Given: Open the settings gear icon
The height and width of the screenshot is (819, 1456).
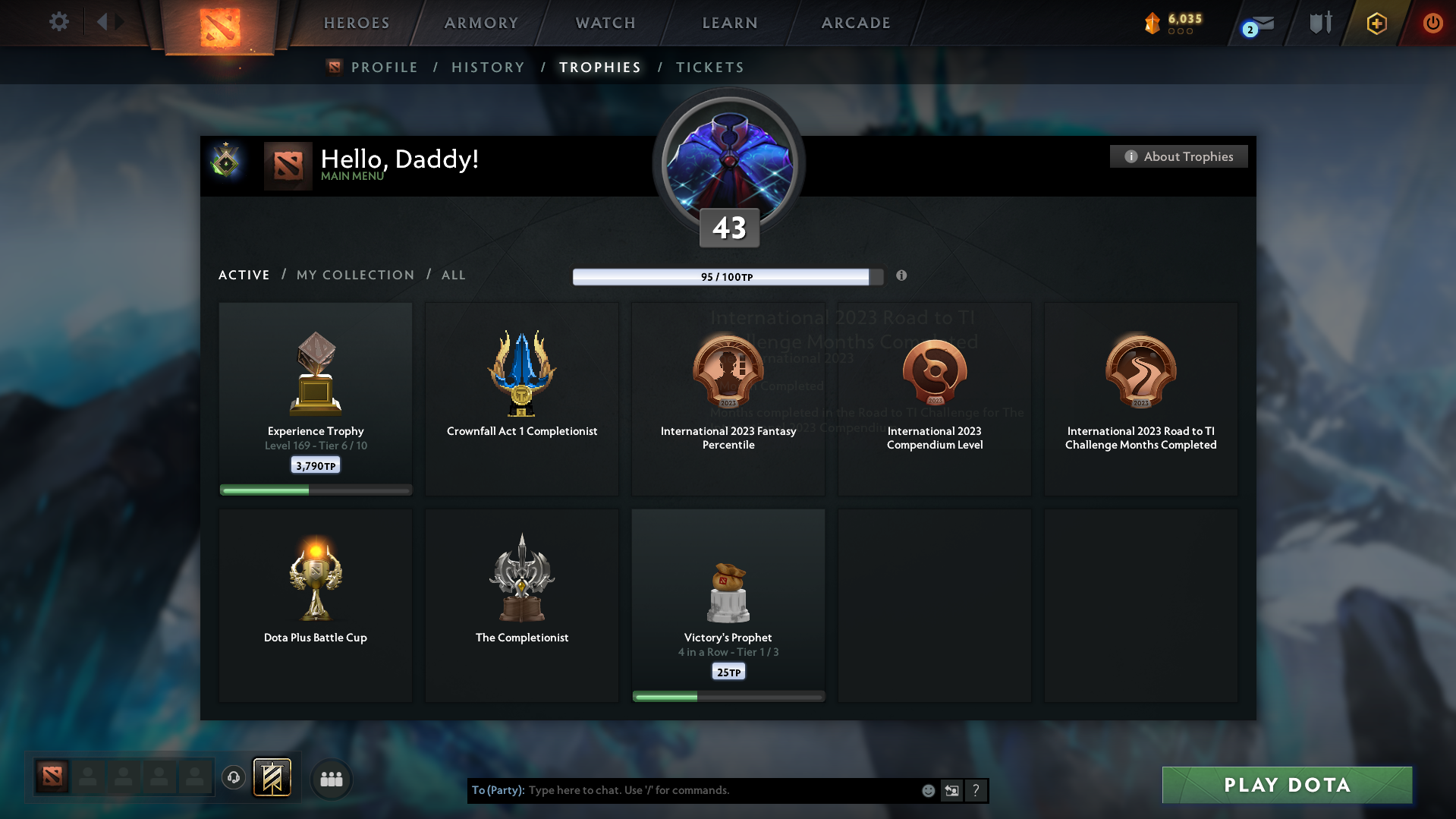Looking at the screenshot, I should coord(58,23).
